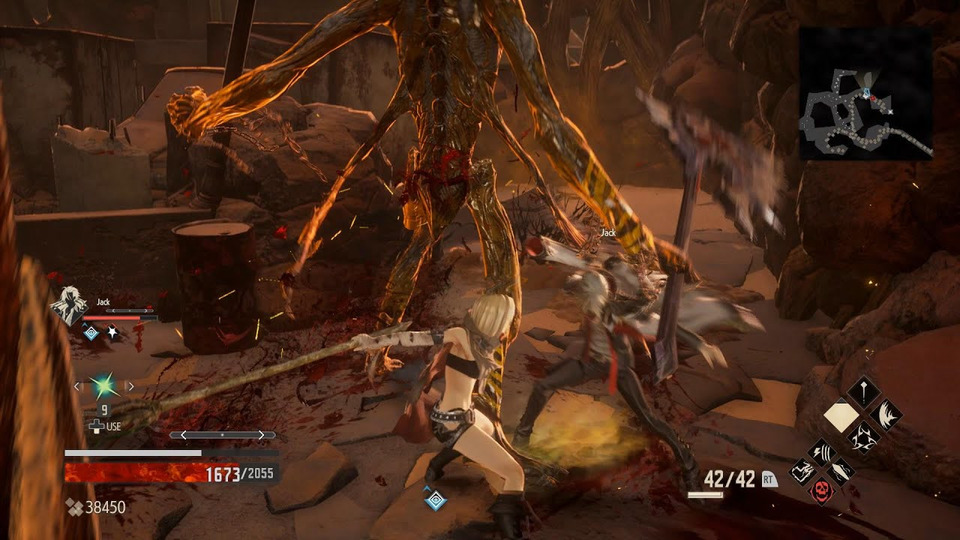The image size is (960, 540).
Task: Select the blank cream diamond gift slot
Action: tap(840, 414)
